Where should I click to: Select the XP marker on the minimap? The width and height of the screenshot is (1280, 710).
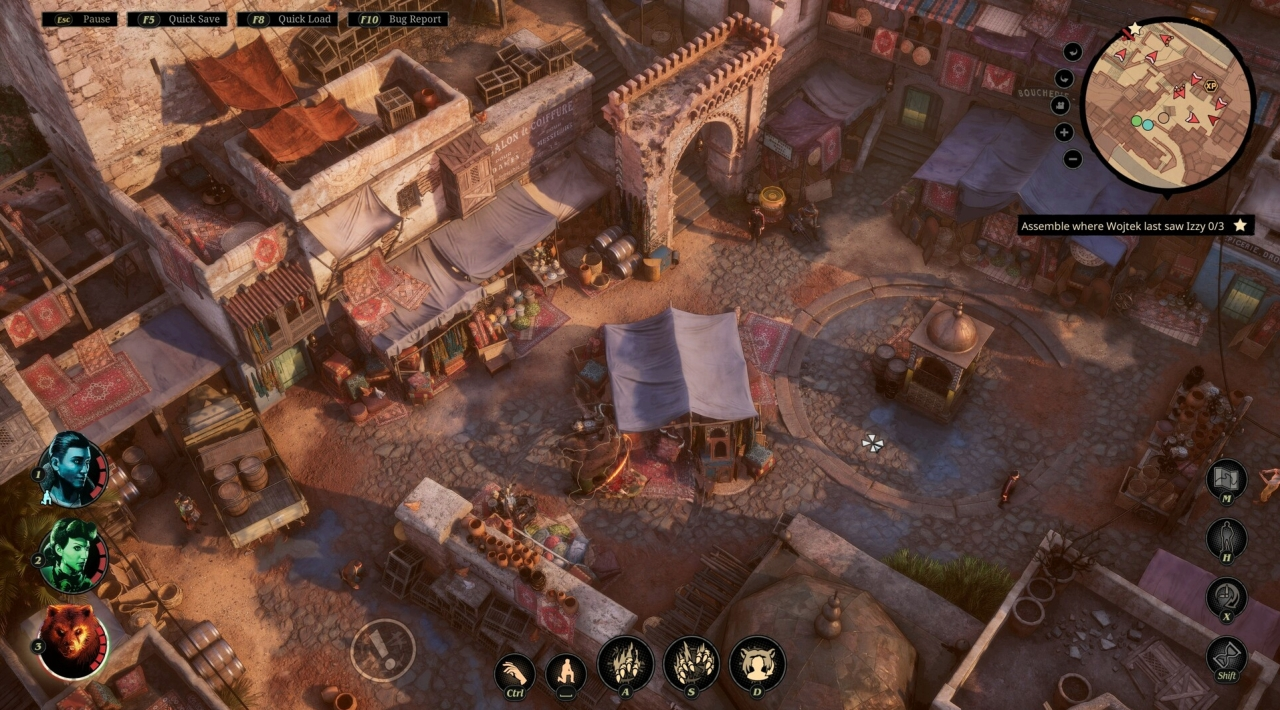(1210, 88)
